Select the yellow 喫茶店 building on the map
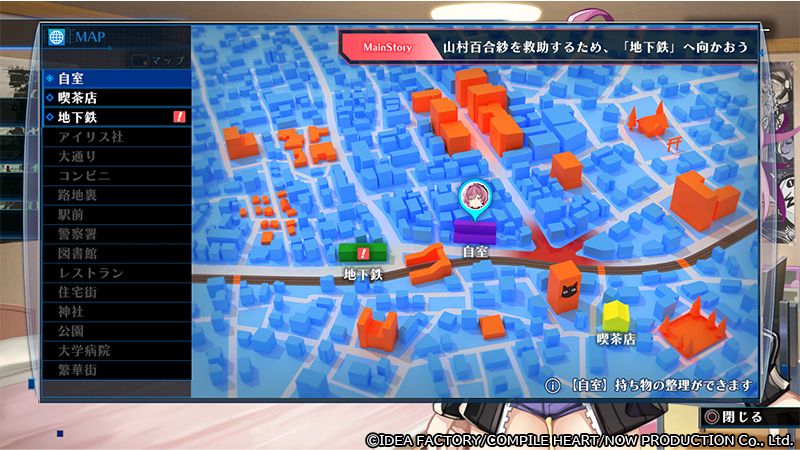Screen dimensions: 800x450 [616, 316]
